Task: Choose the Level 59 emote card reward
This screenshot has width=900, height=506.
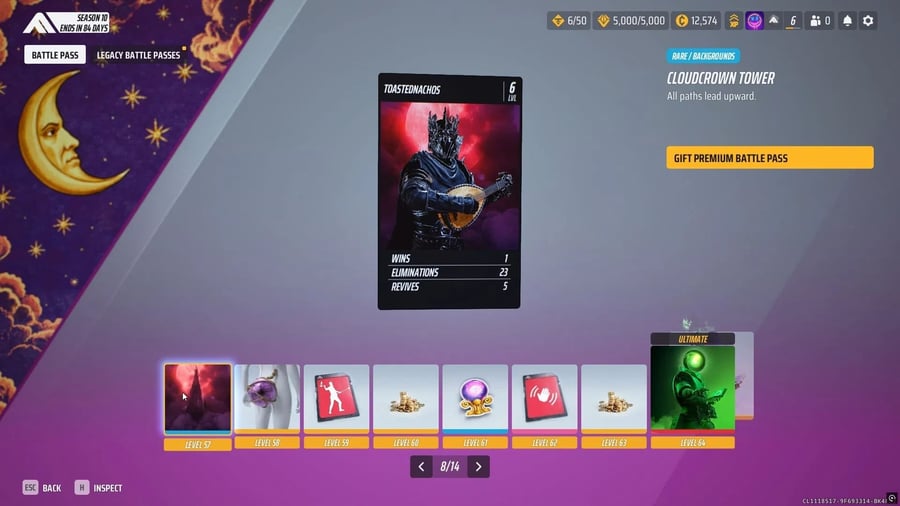Action: (336, 399)
